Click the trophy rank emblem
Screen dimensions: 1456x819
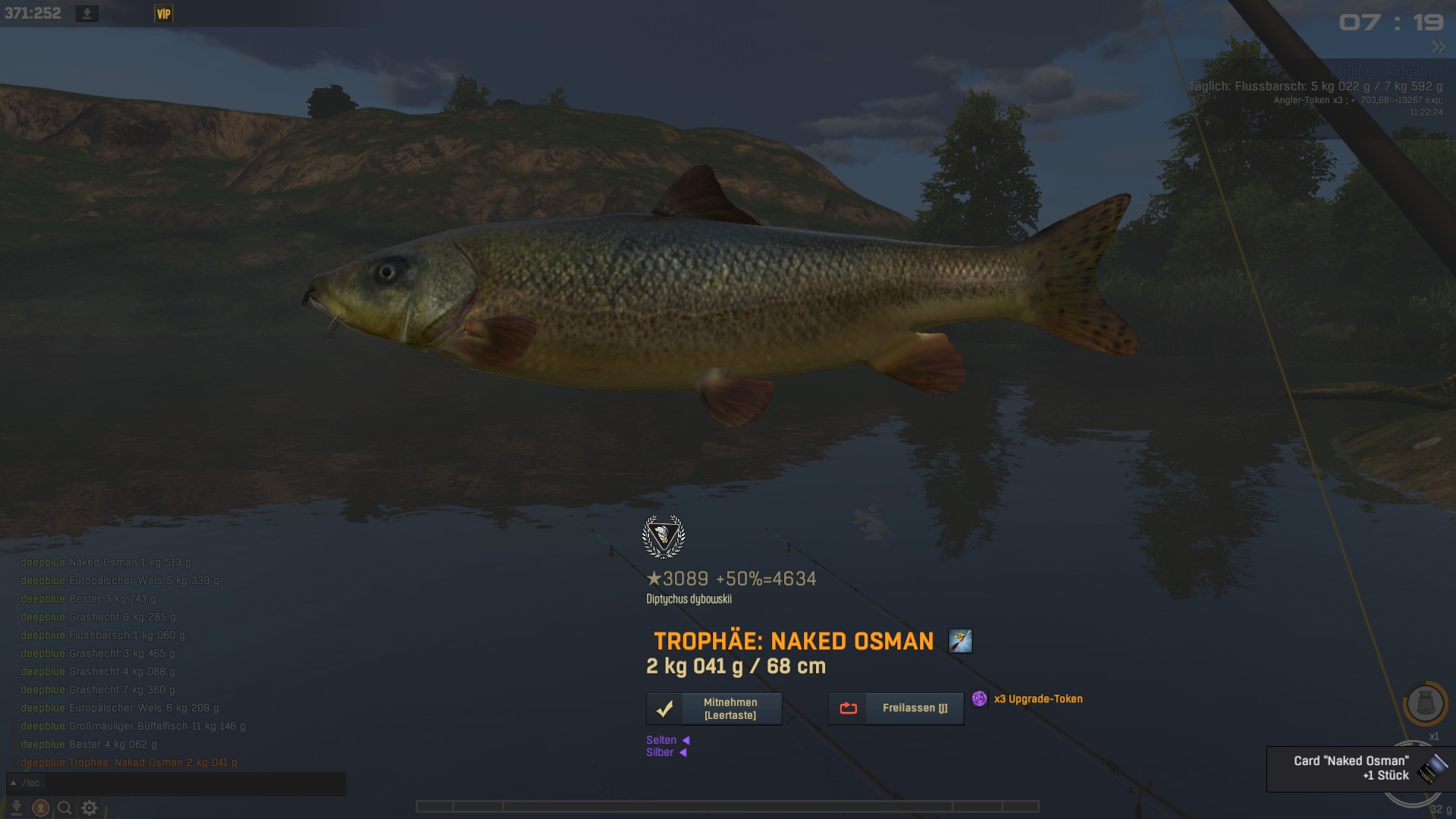(664, 536)
